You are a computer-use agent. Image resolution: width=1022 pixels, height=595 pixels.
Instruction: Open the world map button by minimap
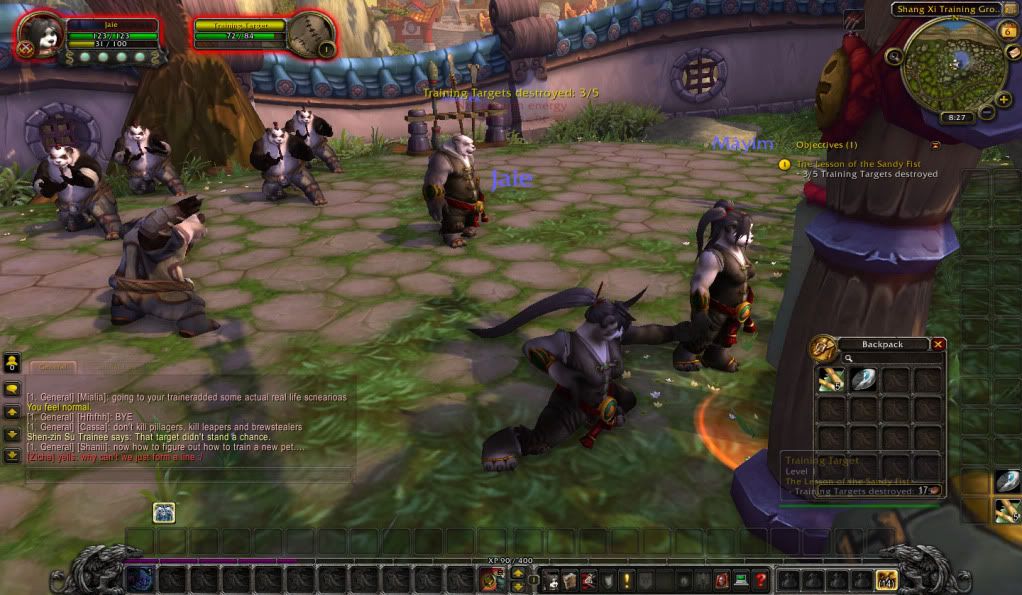click(x=1012, y=52)
